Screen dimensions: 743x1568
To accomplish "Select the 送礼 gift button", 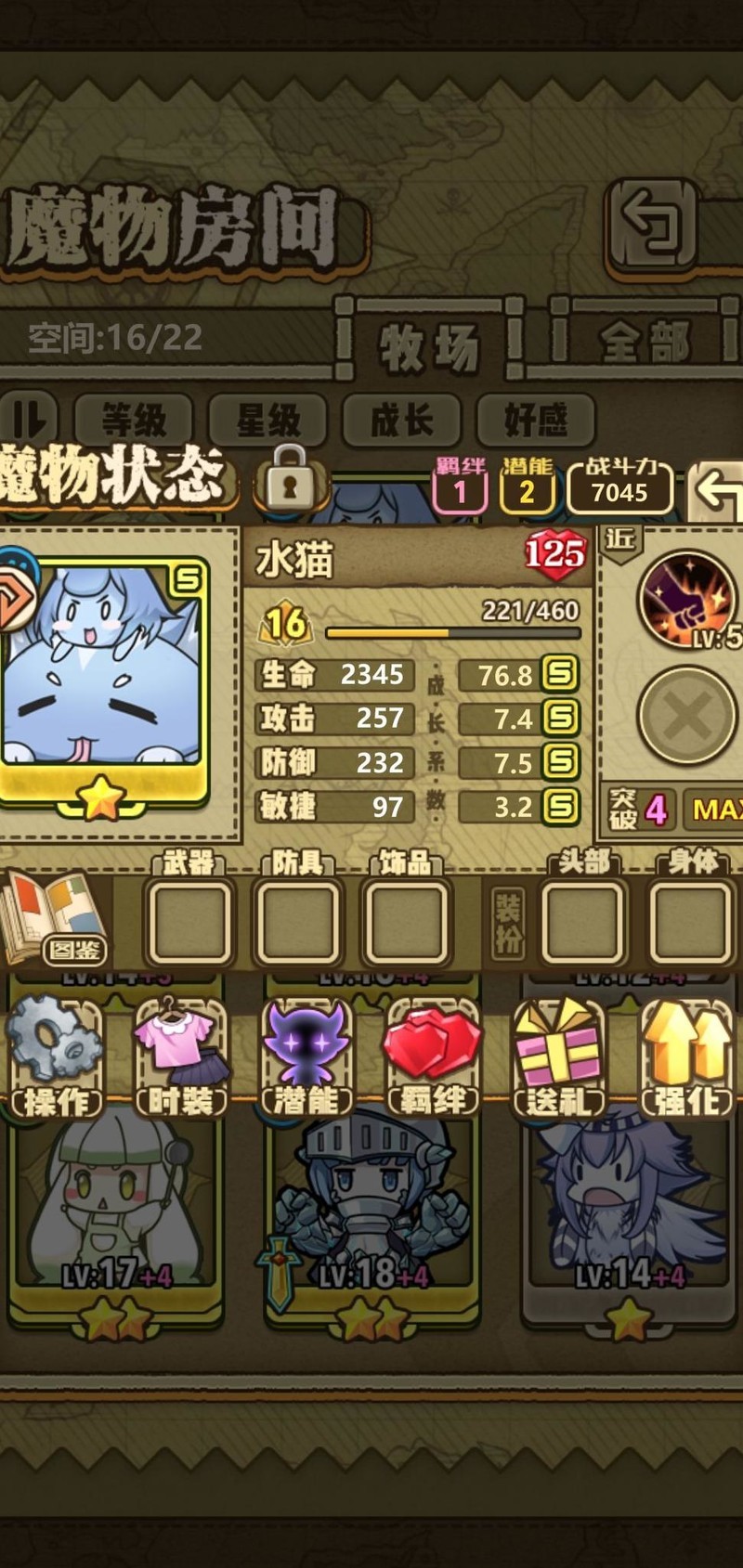I will (558, 1057).
